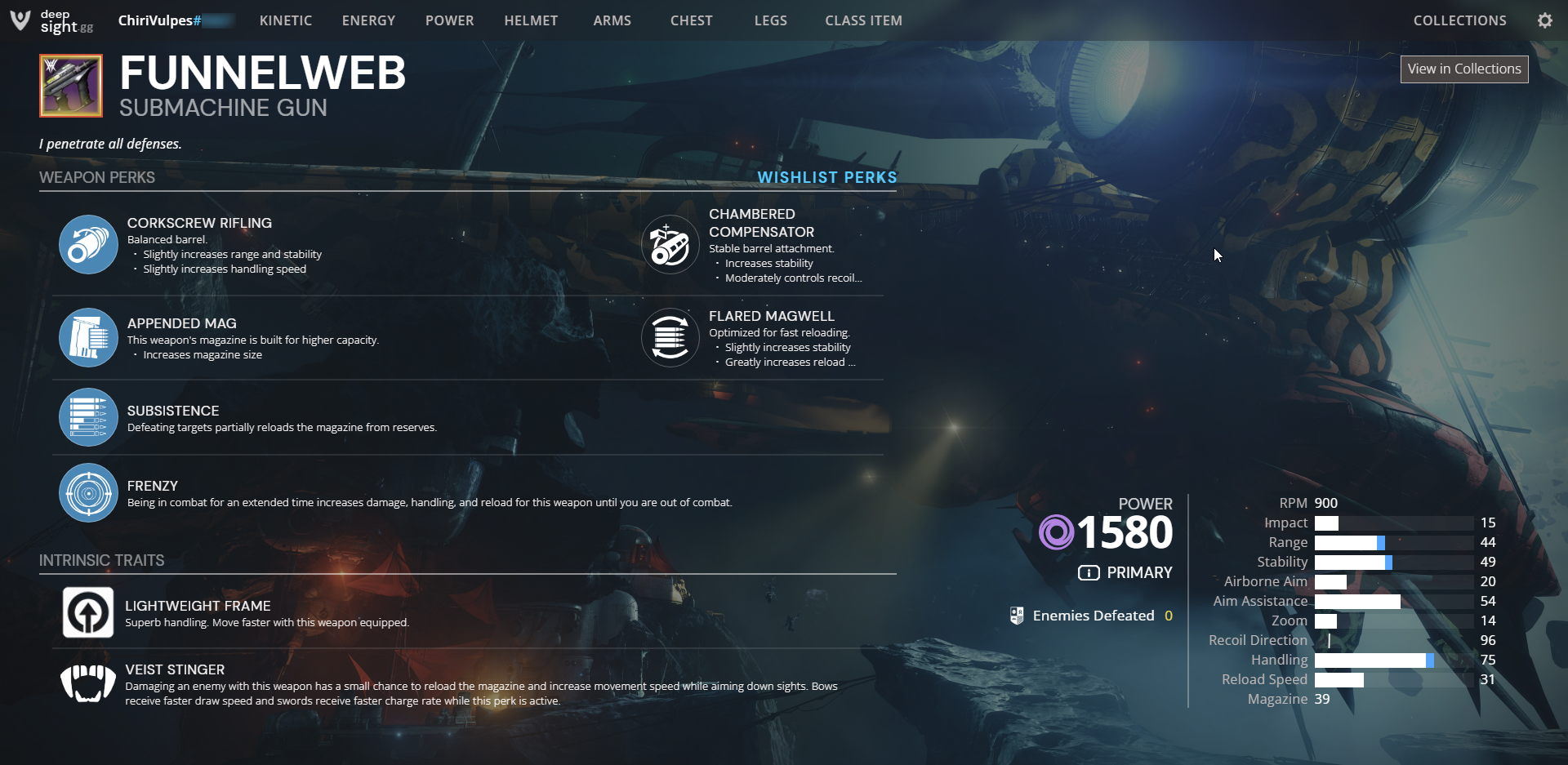Click the View in Collections button
The width and height of the screenshot is (1568, 765).
(1464, 69)
